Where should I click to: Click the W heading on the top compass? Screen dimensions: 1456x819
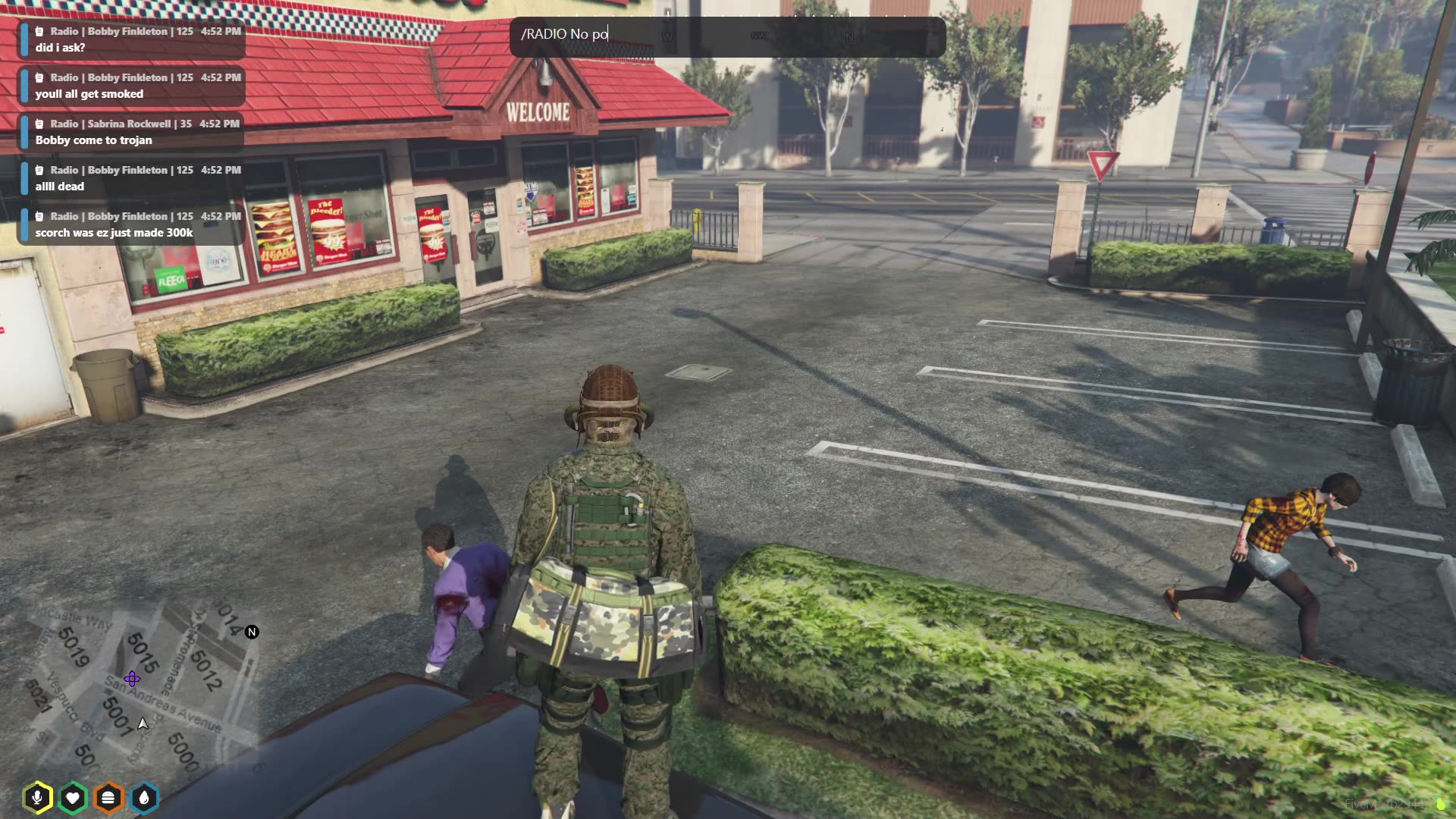667,35
